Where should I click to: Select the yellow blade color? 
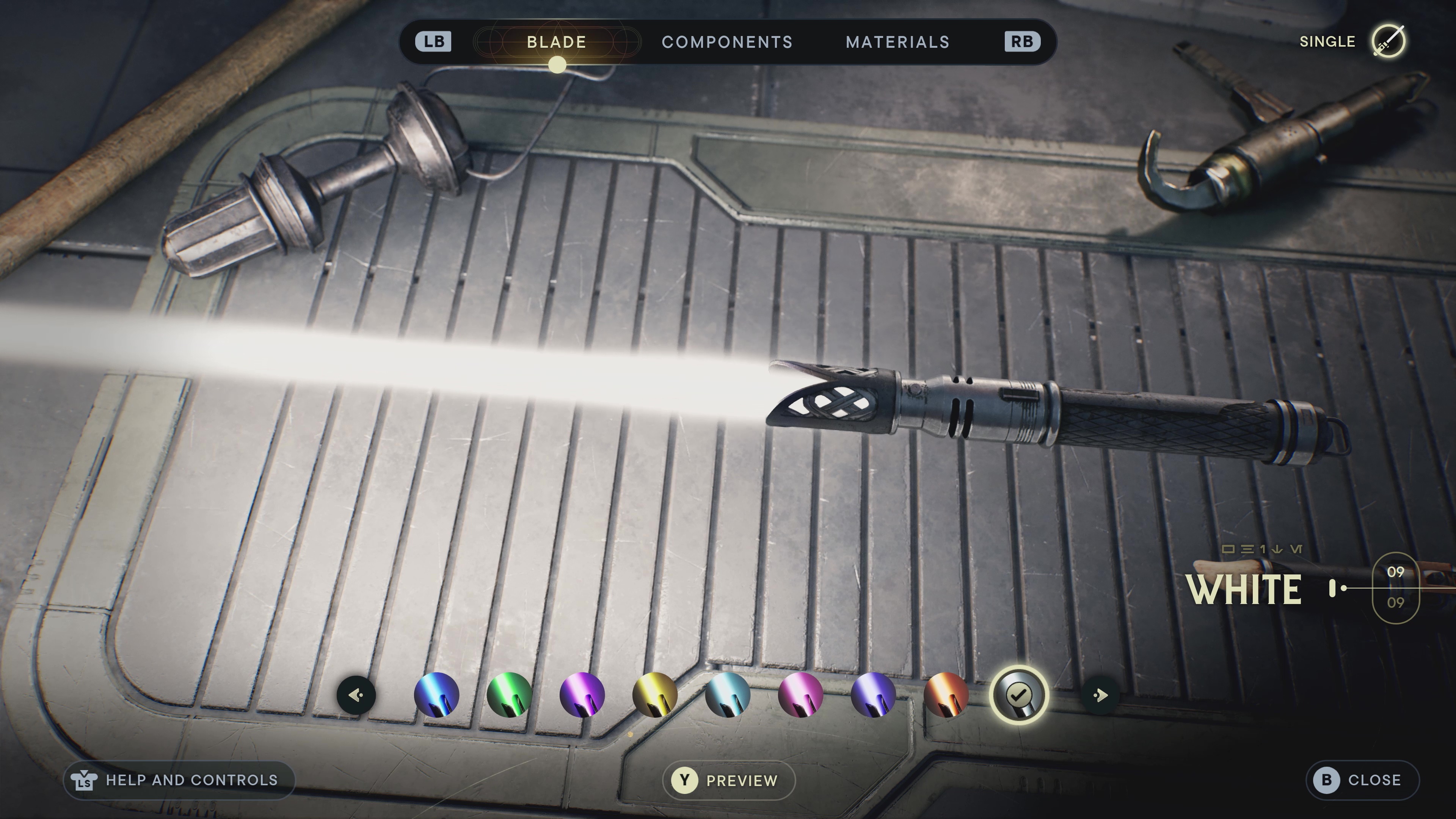tap(654, 695)
